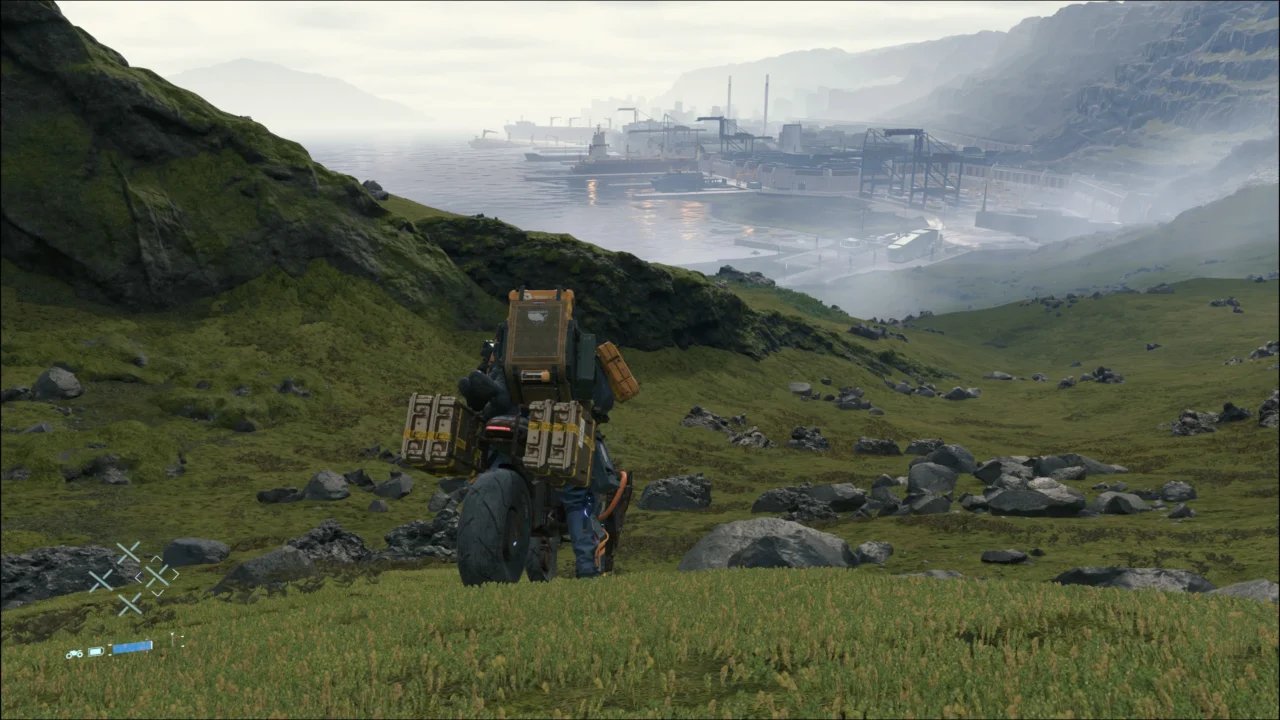This screenshot has height=720, width=1280.
Task: Select the diamond targeting marker above the grass
Action: pos(158,575)
